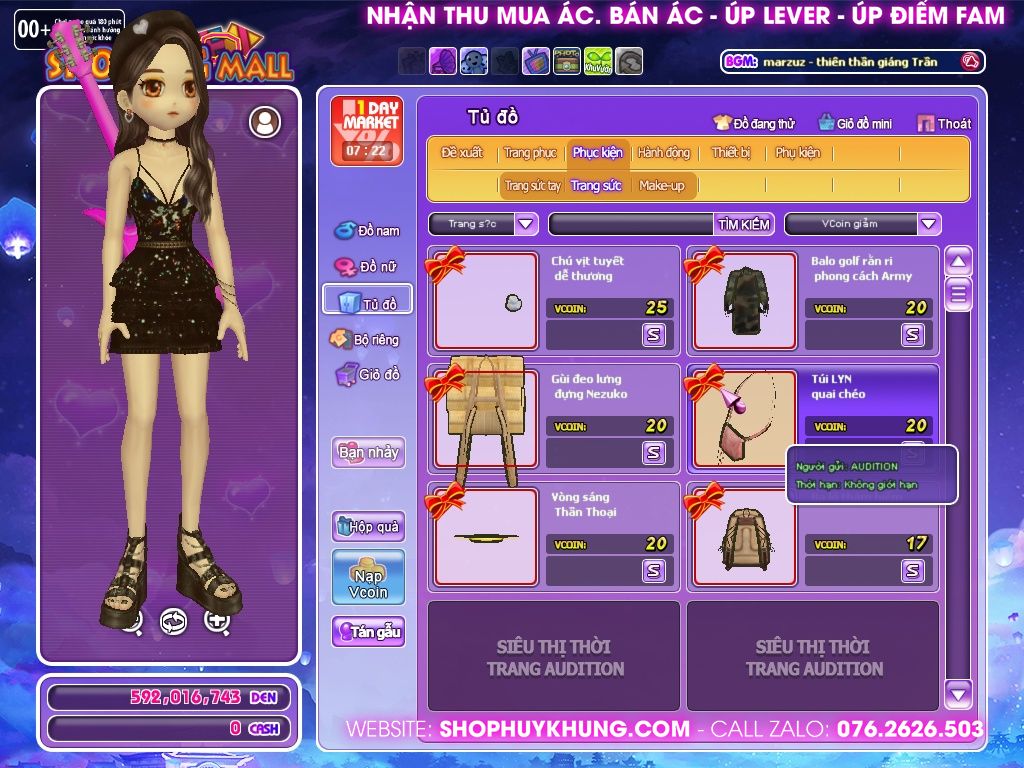Open the Hành động tab

point(663,153)
